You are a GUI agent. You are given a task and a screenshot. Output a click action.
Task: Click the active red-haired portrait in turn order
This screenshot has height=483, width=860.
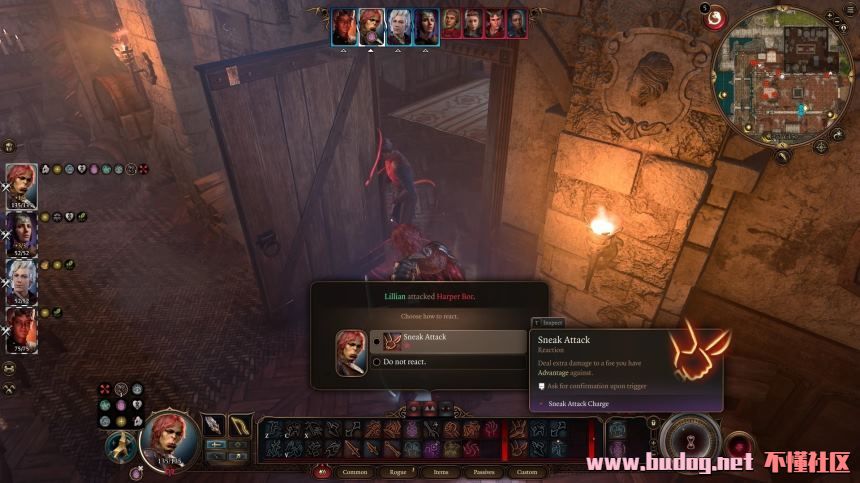(x=372, y=25)
